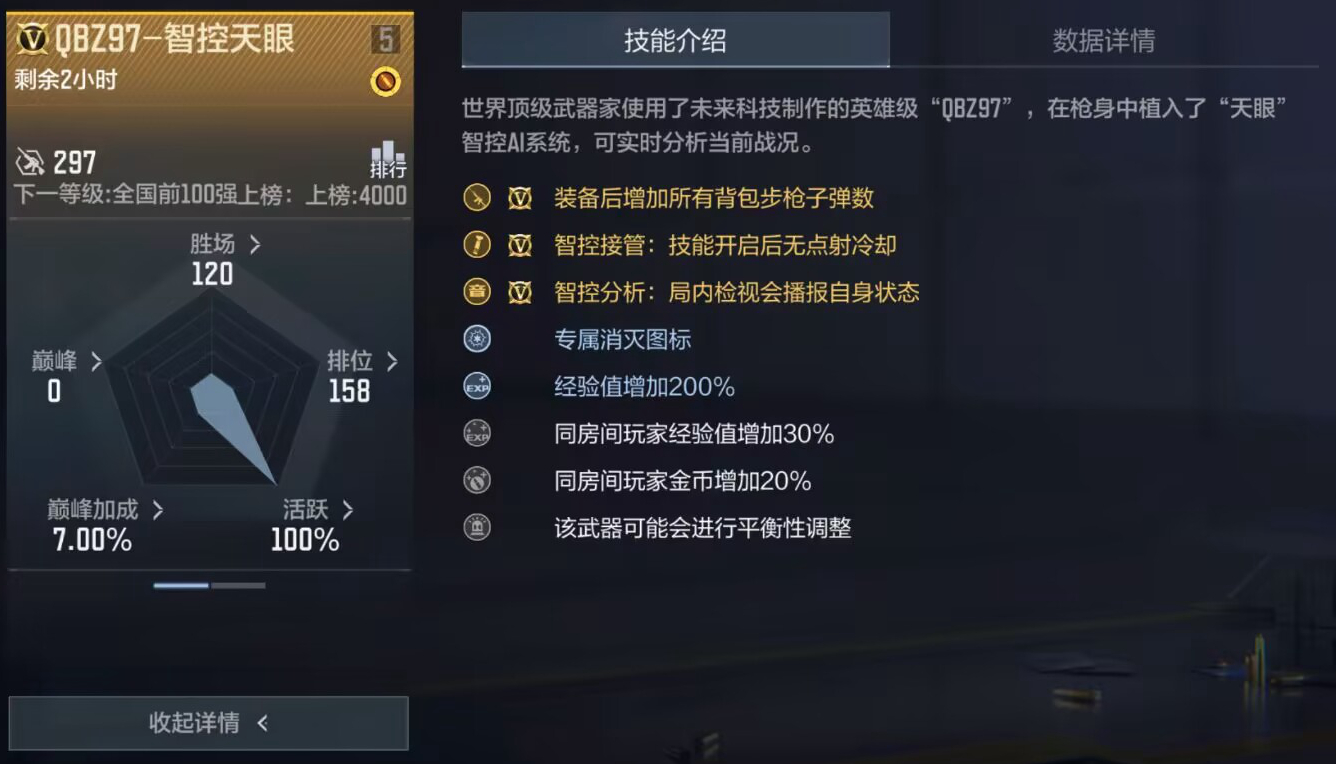Click the teammate gold coin bonus icon
The width and height of the screenshot is (1336, 764).
click(476, 480)
